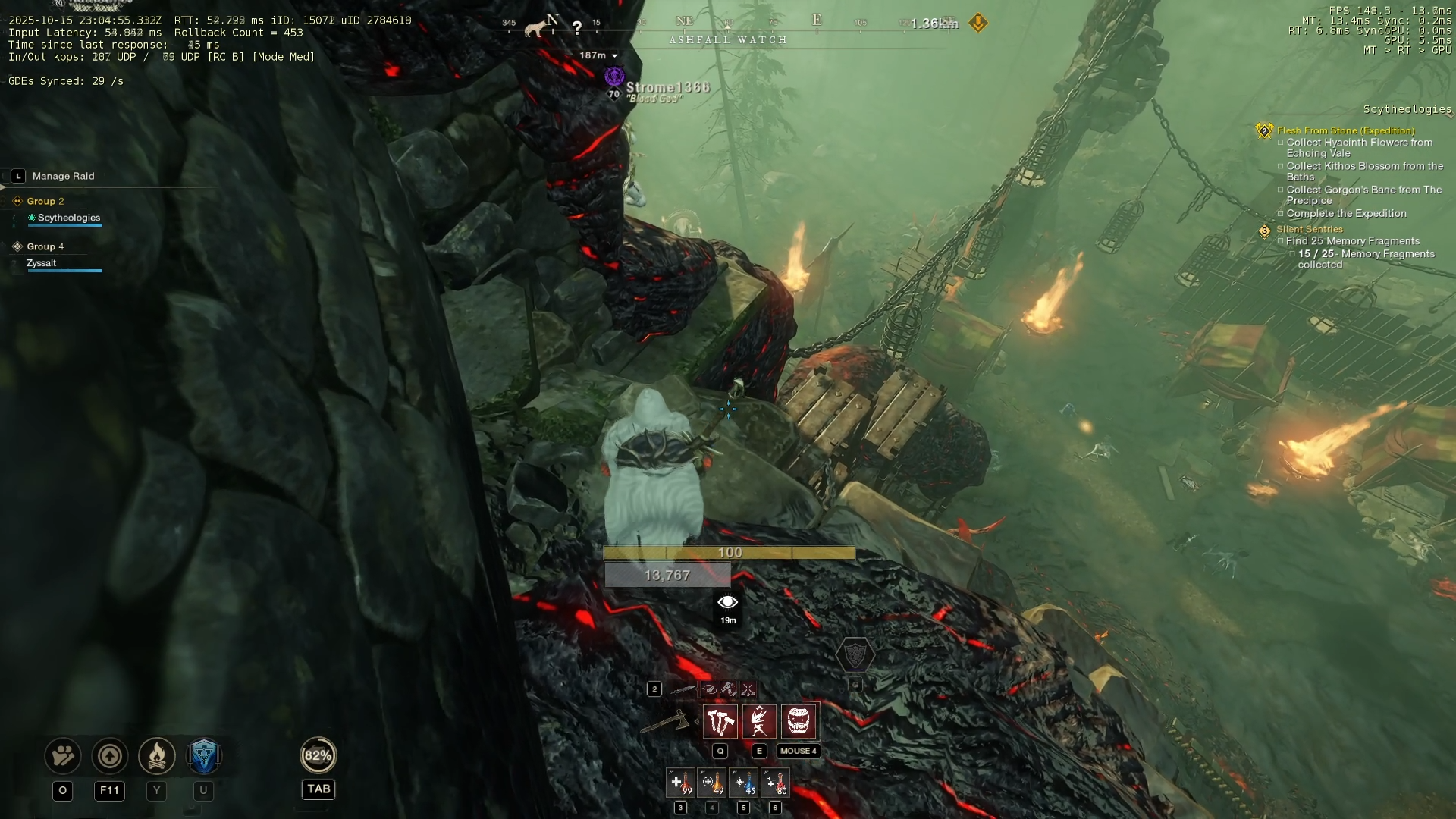The image size is (1456, 819).
Task: Click the circled up-arrow icon
Action: click(109, 756)
